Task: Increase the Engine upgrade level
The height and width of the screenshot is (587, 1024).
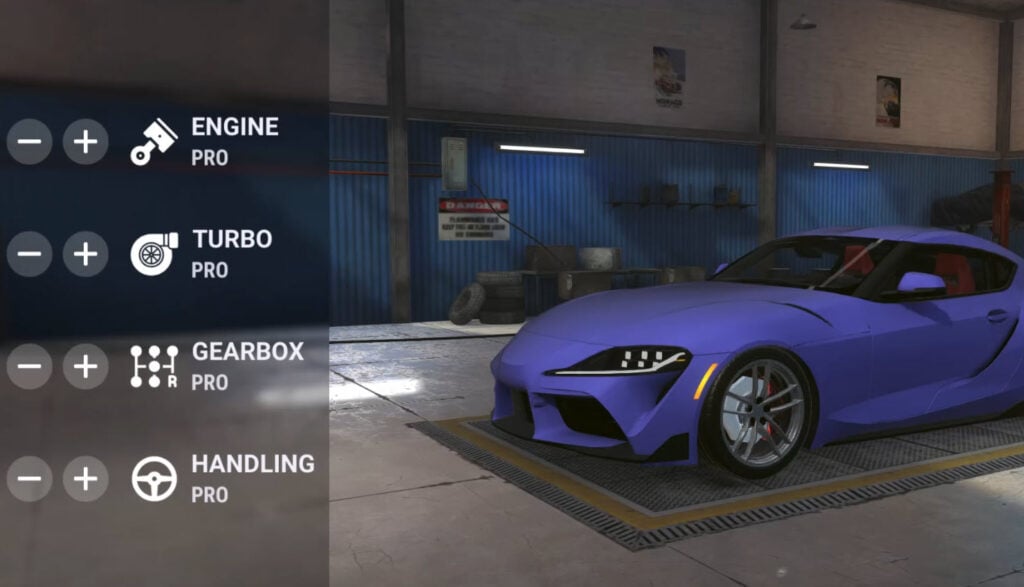Action: tap(85, 142)
